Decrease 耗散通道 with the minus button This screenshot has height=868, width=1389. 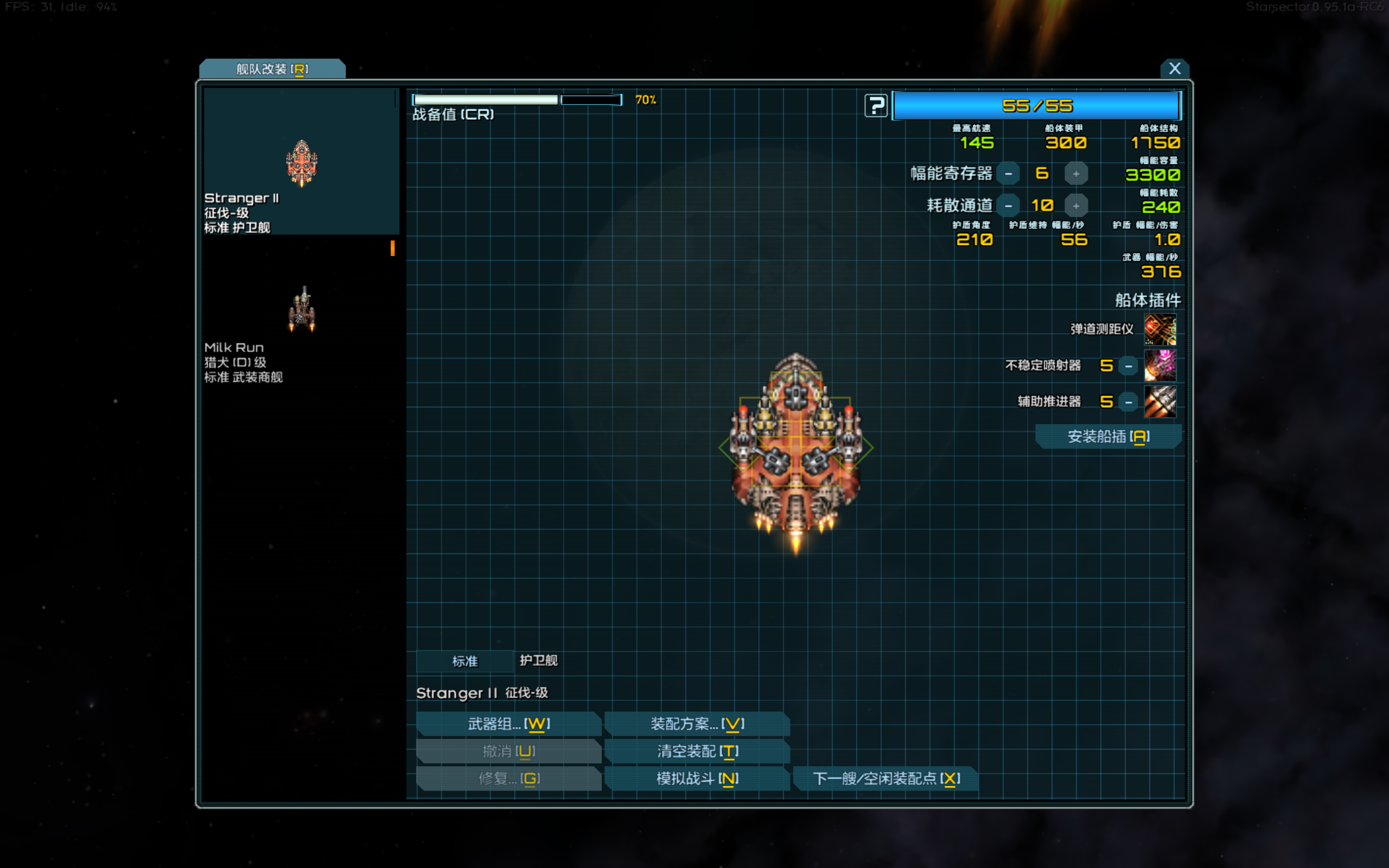pyautogui.click(x=1009, y=205)
